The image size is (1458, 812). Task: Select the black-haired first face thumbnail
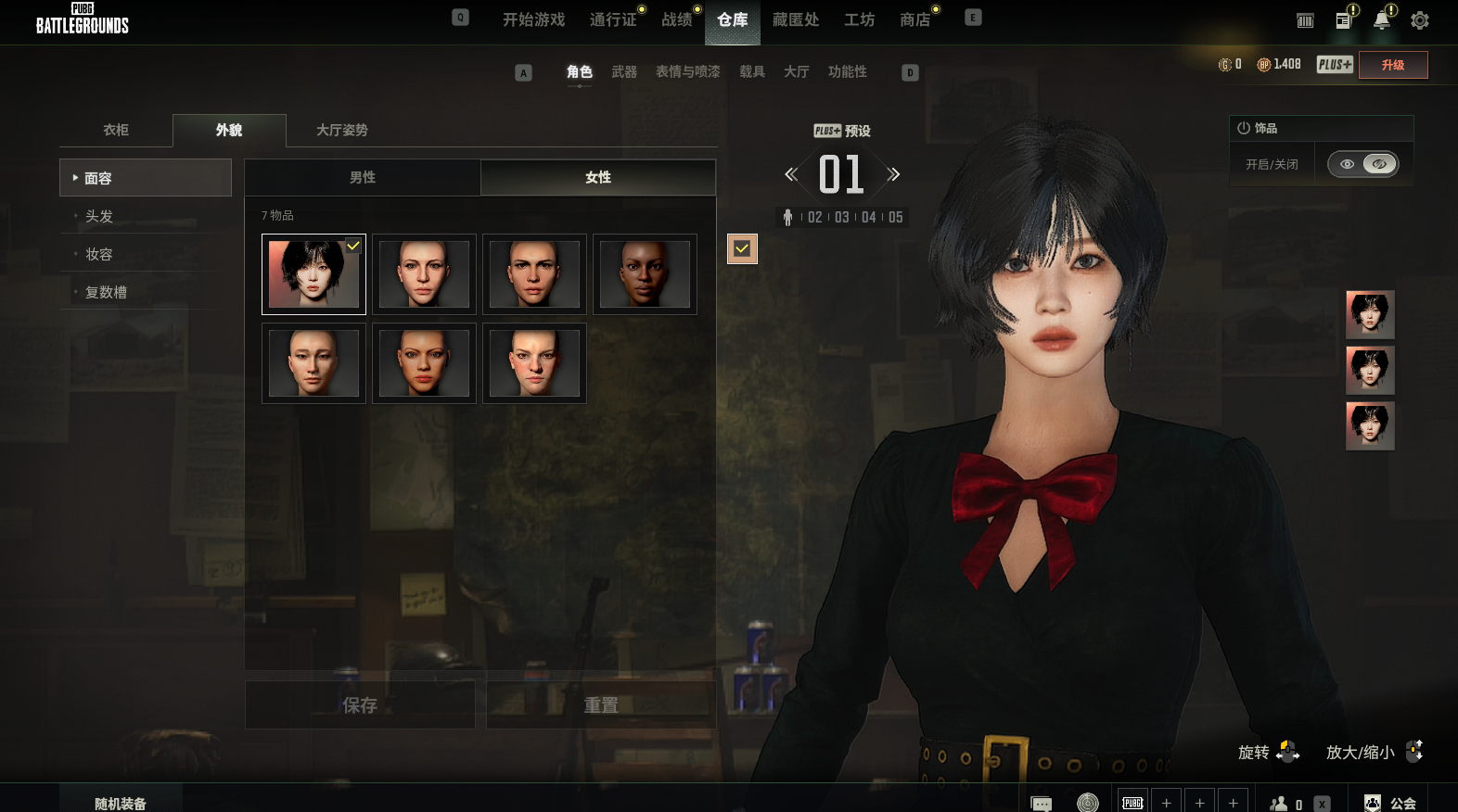pyautogui.click(x=313, y=274)
